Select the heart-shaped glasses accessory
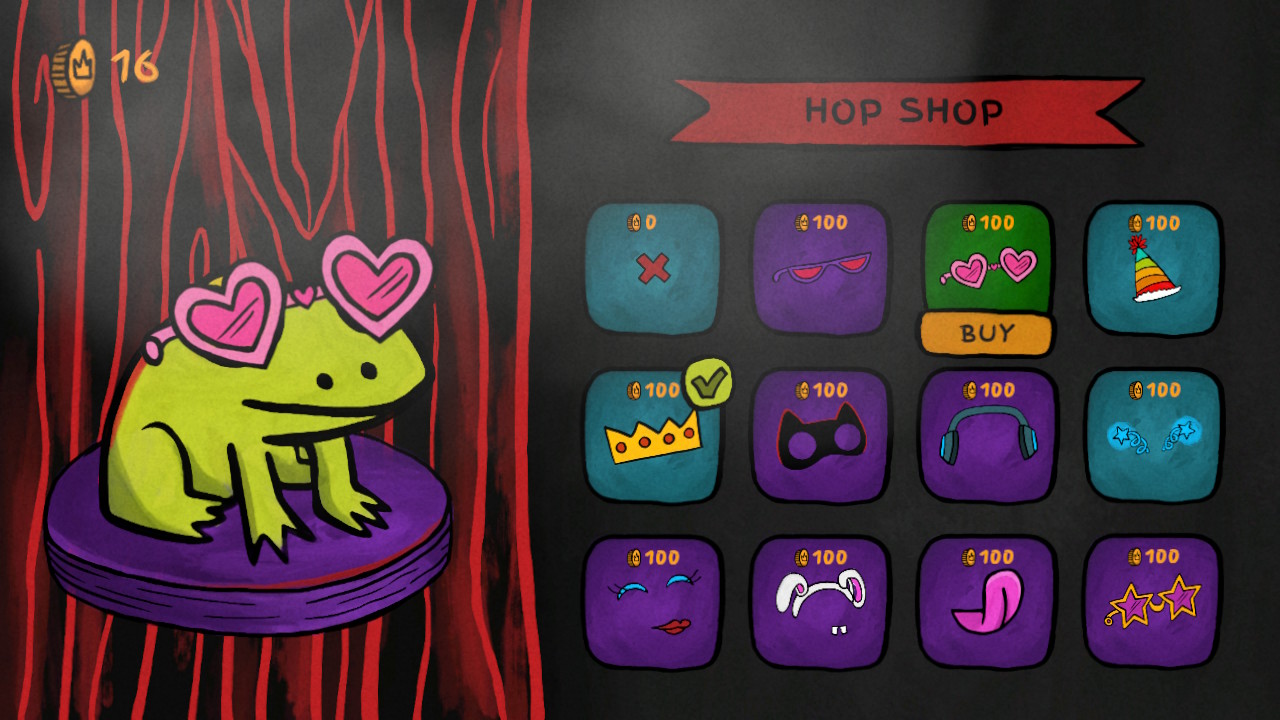Image resolution: width=1280 pixels, height=720 pixels. (987, 260)
